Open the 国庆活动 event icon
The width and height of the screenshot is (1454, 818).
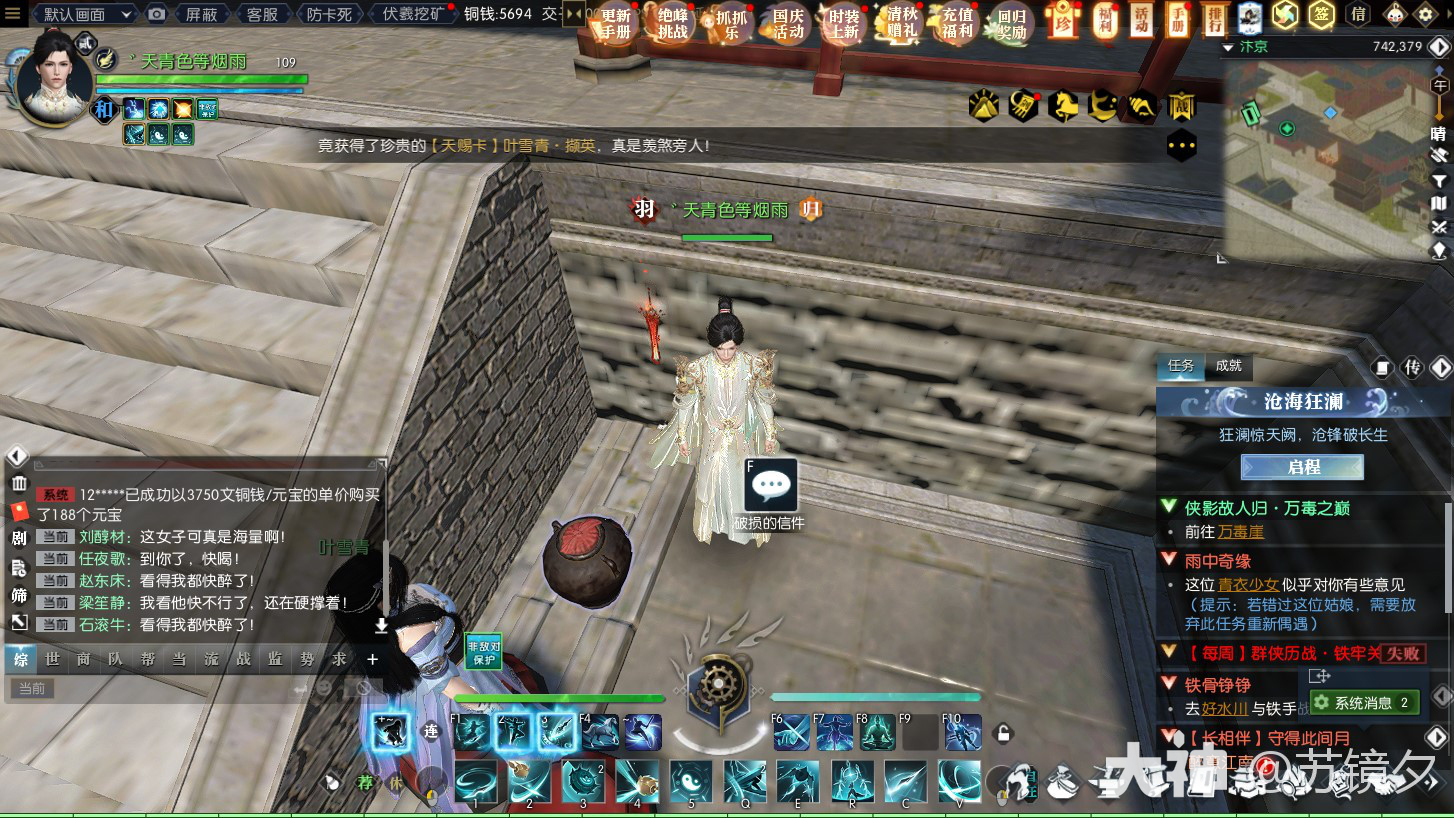[x=788, y=23]
